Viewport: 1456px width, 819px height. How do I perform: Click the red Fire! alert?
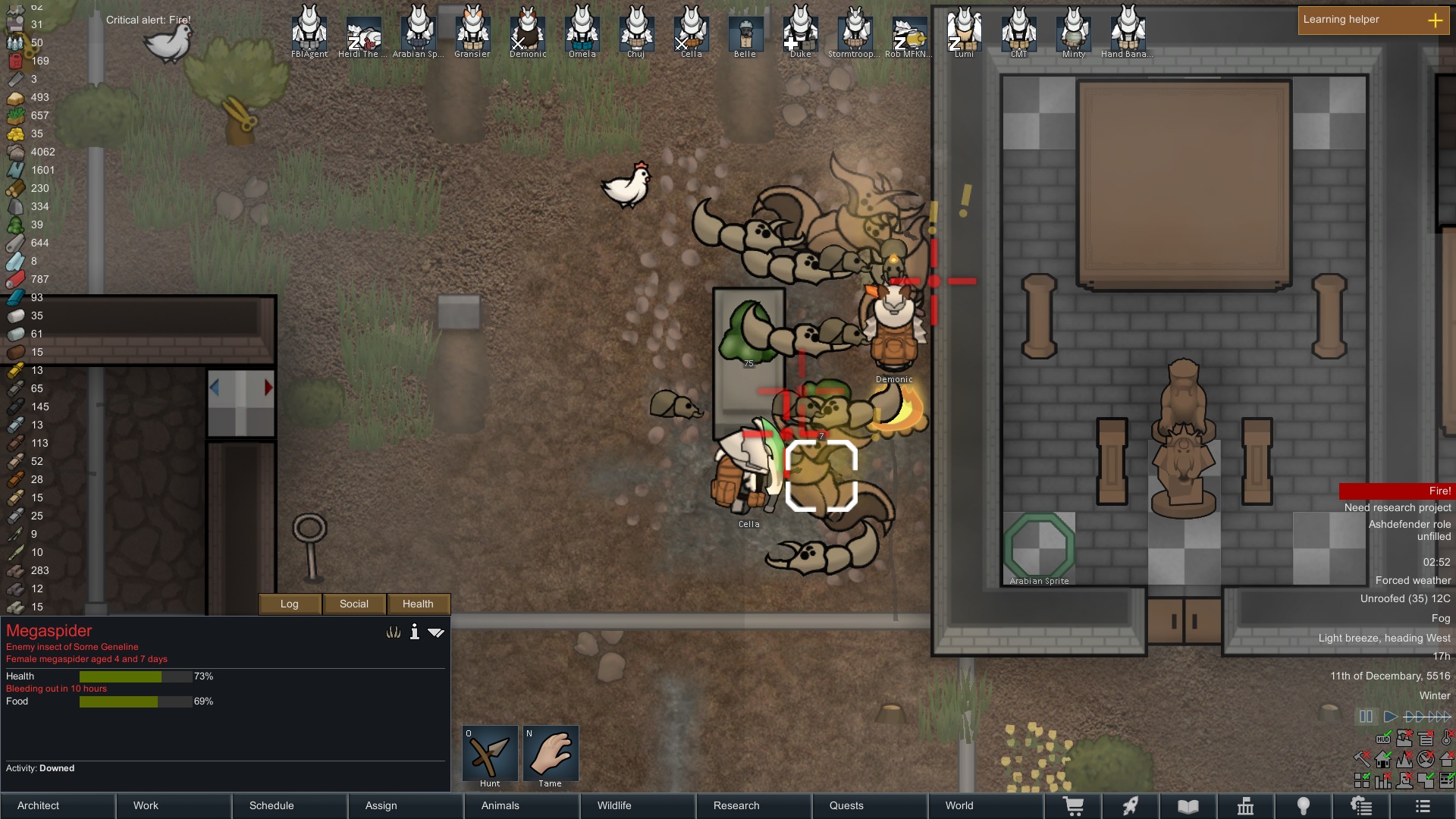pos(1396,491)
